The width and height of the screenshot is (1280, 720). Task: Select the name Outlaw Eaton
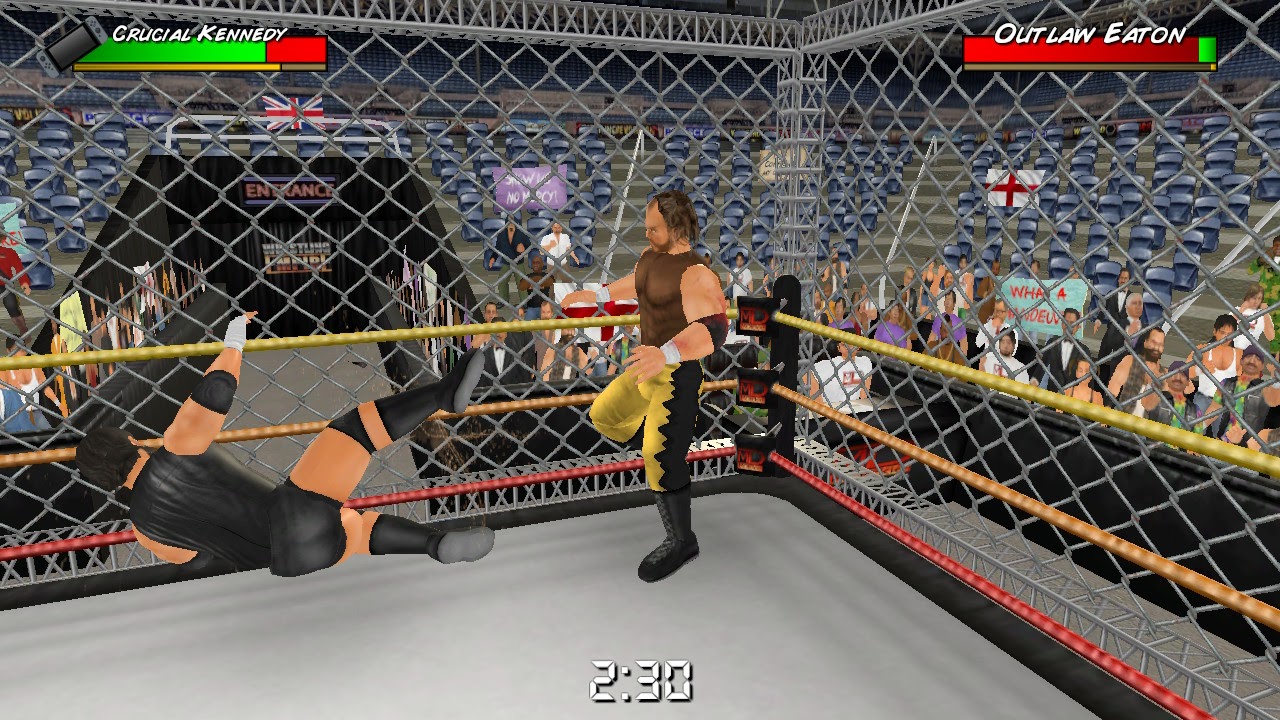[1082, 33]
